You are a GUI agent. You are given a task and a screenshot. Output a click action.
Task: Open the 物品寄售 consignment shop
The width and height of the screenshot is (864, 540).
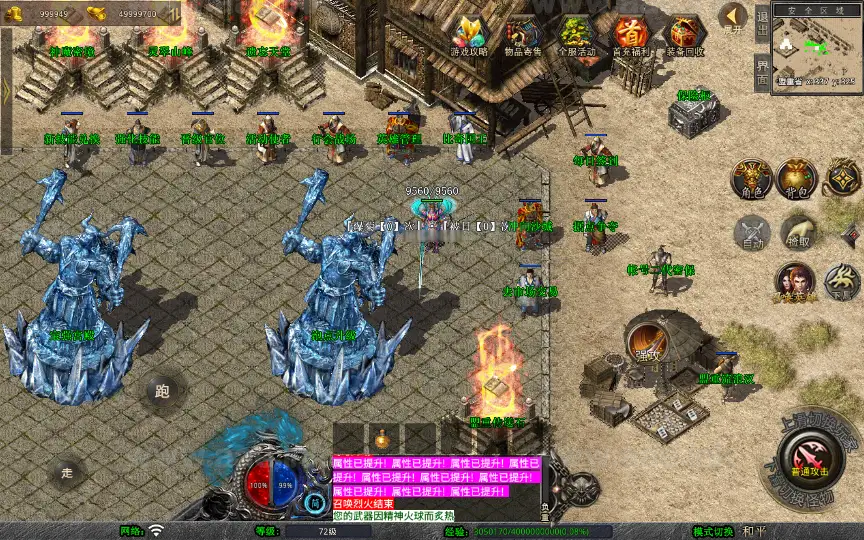521,37
